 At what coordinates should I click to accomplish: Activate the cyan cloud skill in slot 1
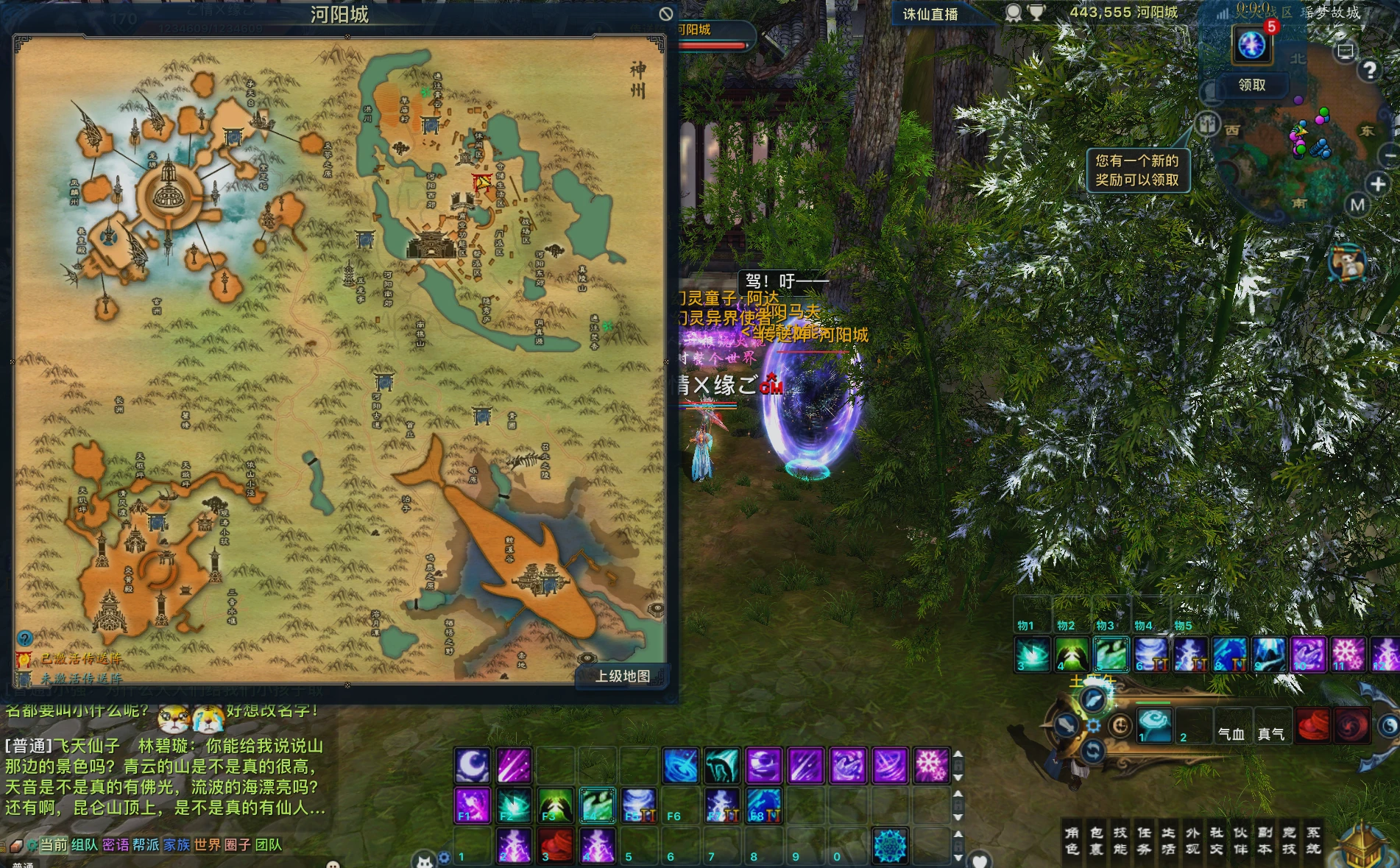coord(1154,725)
